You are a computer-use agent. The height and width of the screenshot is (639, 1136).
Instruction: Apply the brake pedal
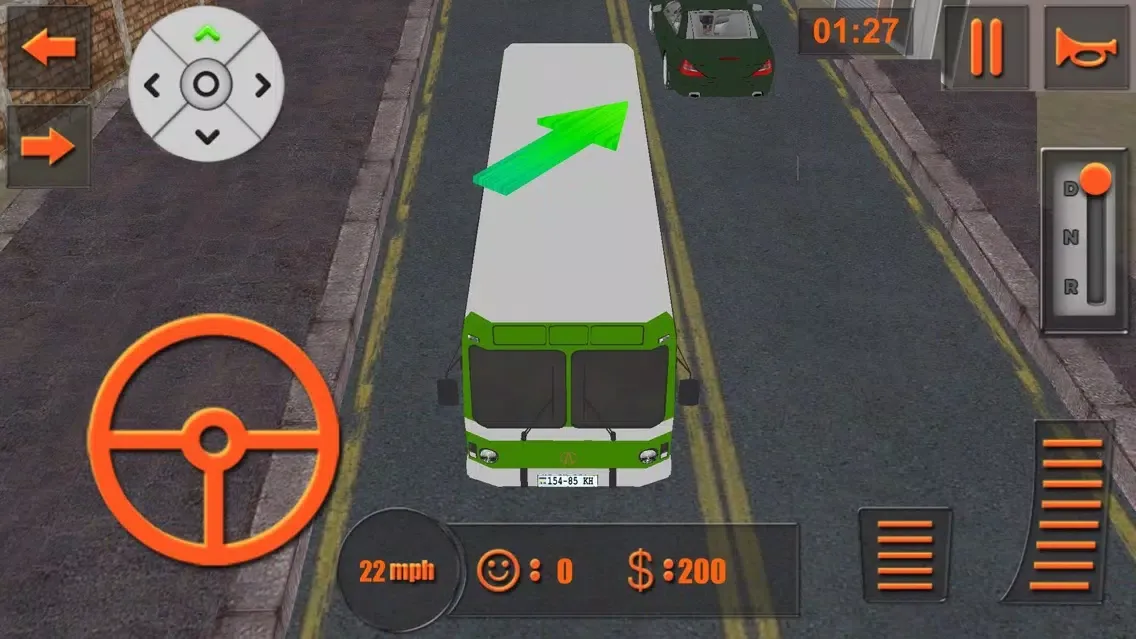[x=904, y=557]
